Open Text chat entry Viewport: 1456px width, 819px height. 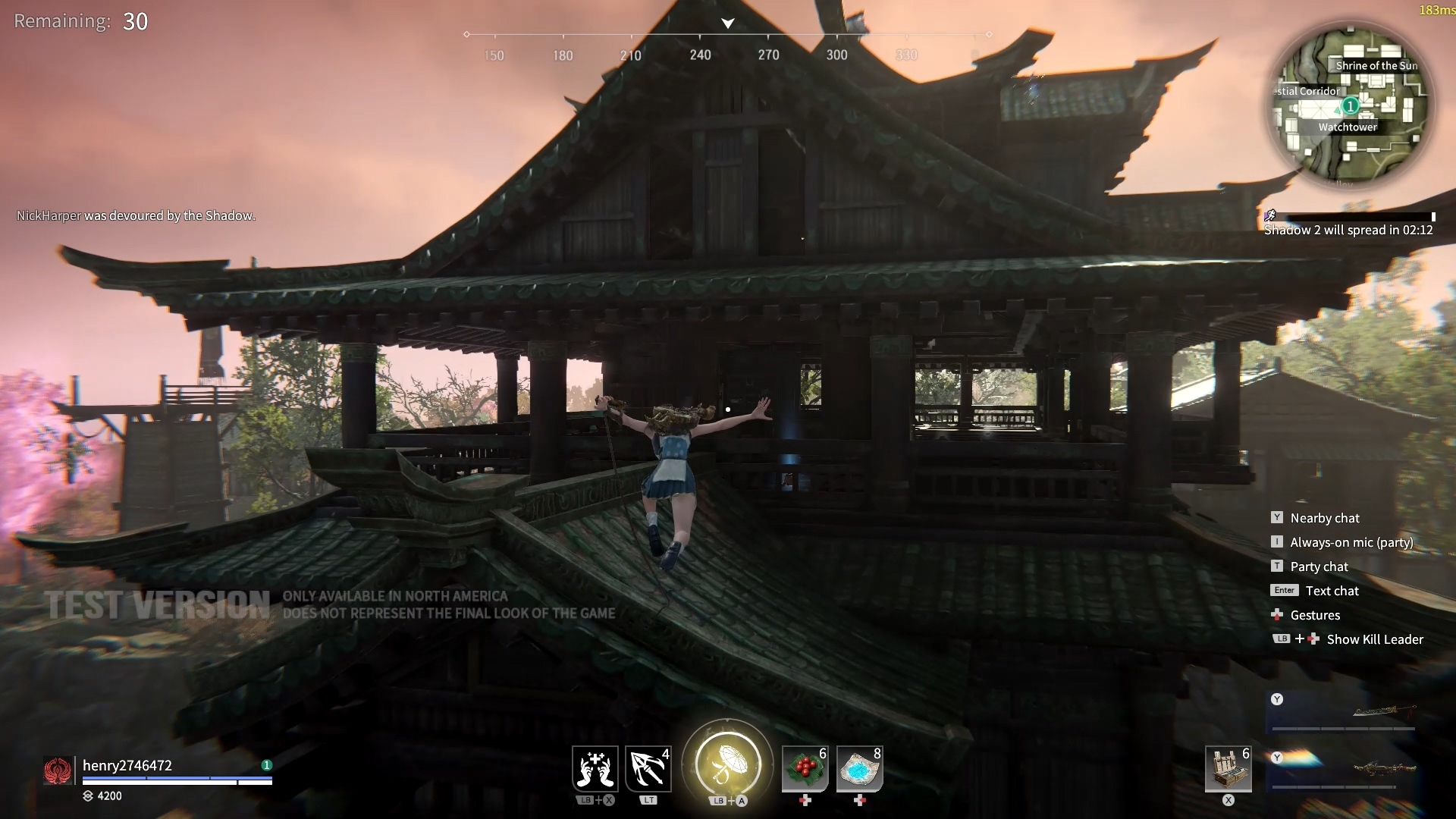1332,591
